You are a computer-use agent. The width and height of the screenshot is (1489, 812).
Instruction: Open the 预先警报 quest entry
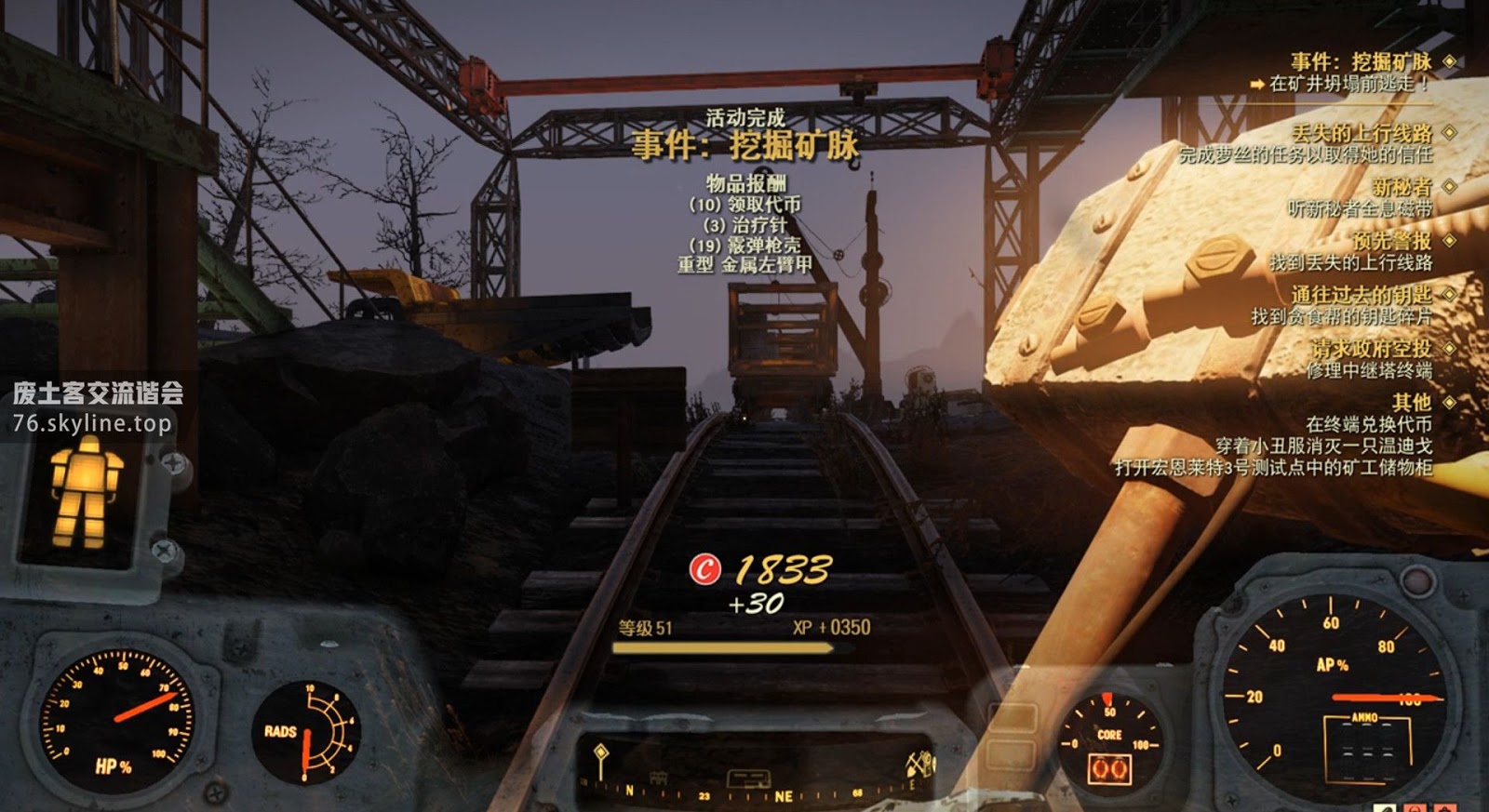click(x=1391, y=241)
